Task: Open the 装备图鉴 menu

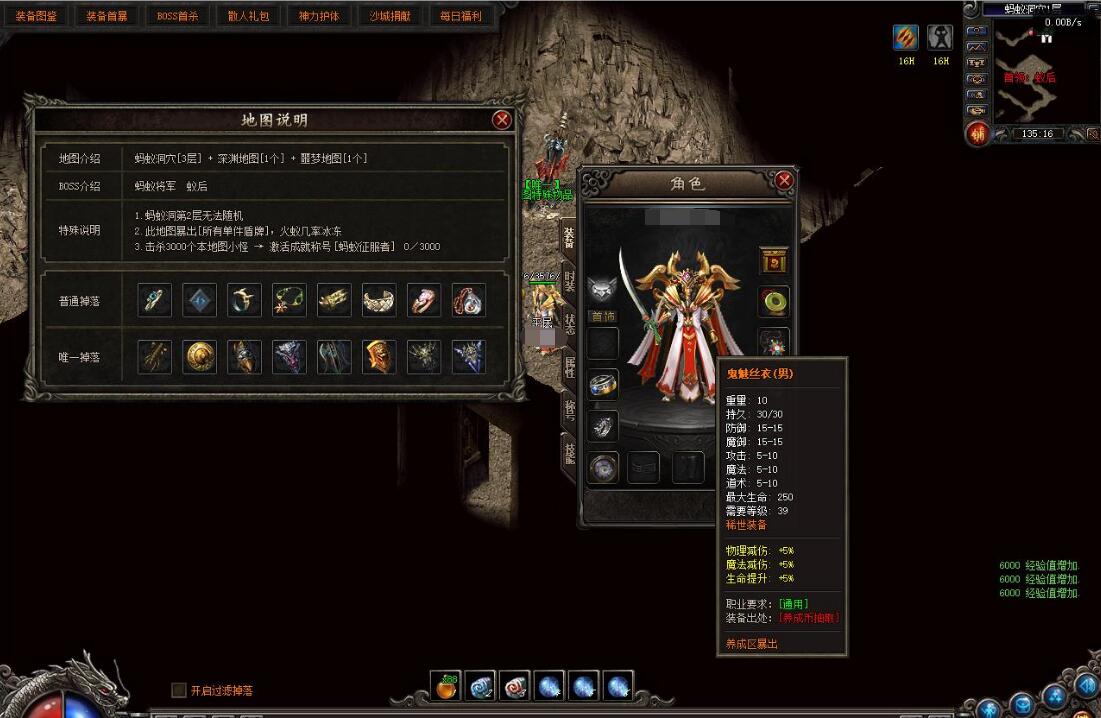Action: pyautogui.click(x=36, y=16)
